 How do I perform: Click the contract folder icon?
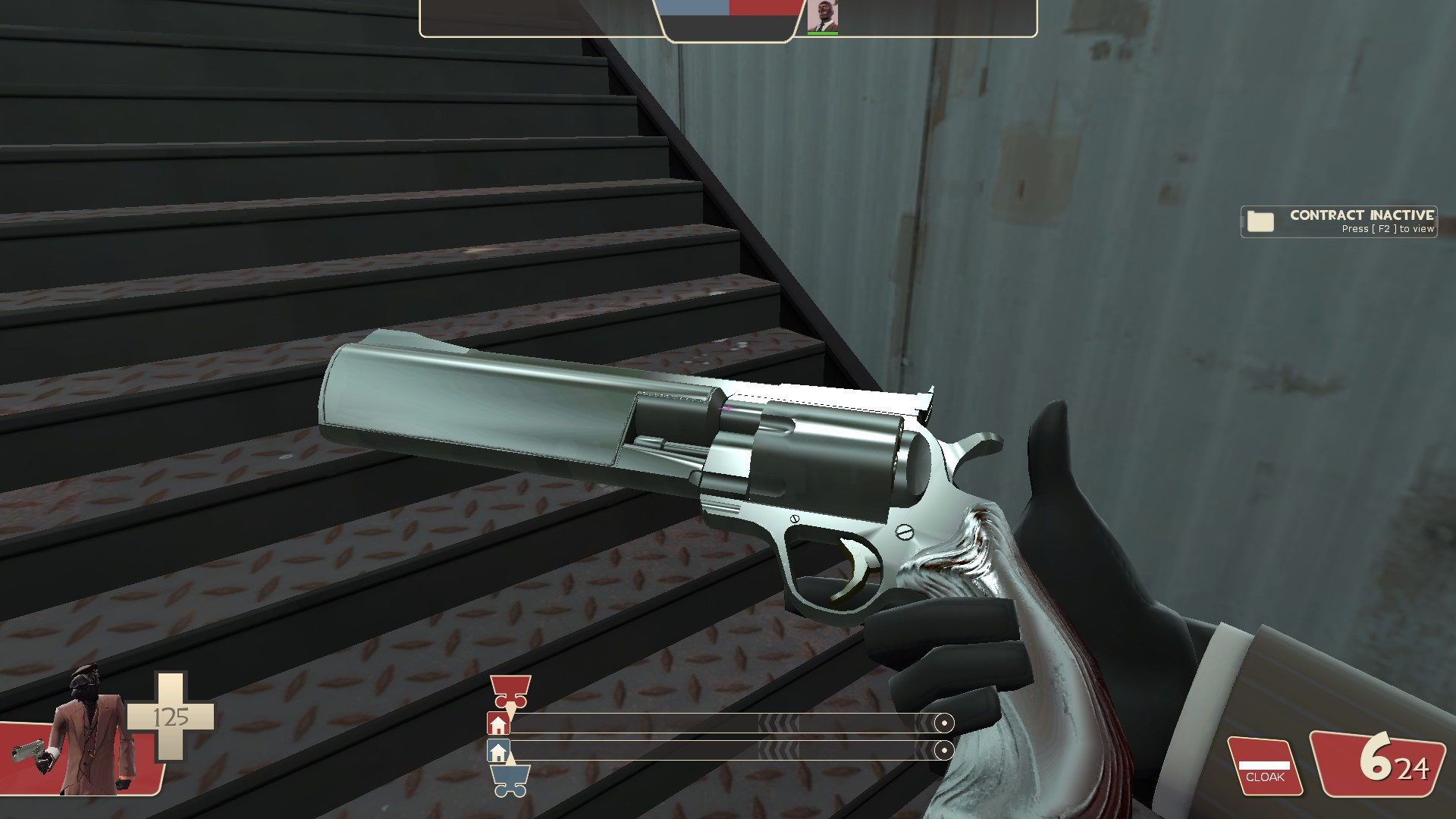1259,221
